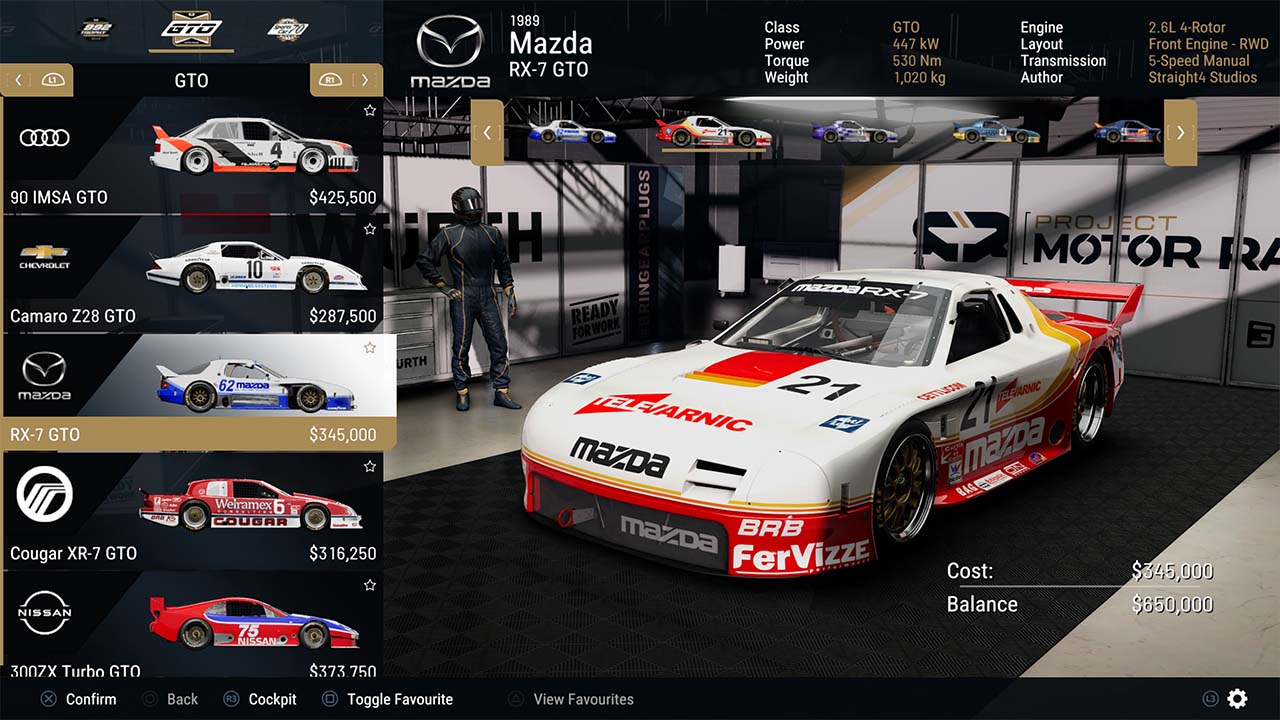Show previous liveries with the left arrow
Screen dimensions: 1280x720
click(487, 132)
